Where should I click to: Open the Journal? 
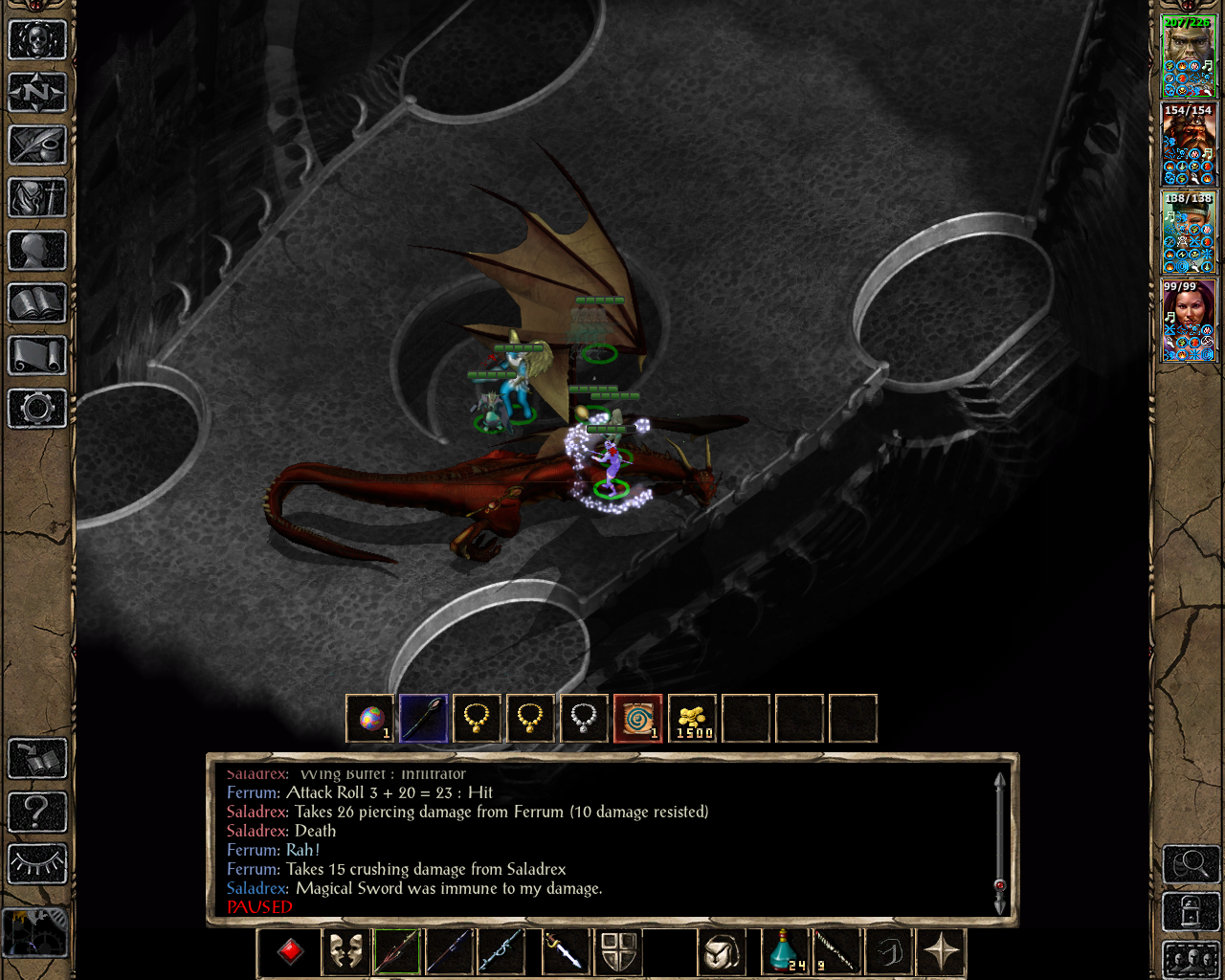coord(36,145)
